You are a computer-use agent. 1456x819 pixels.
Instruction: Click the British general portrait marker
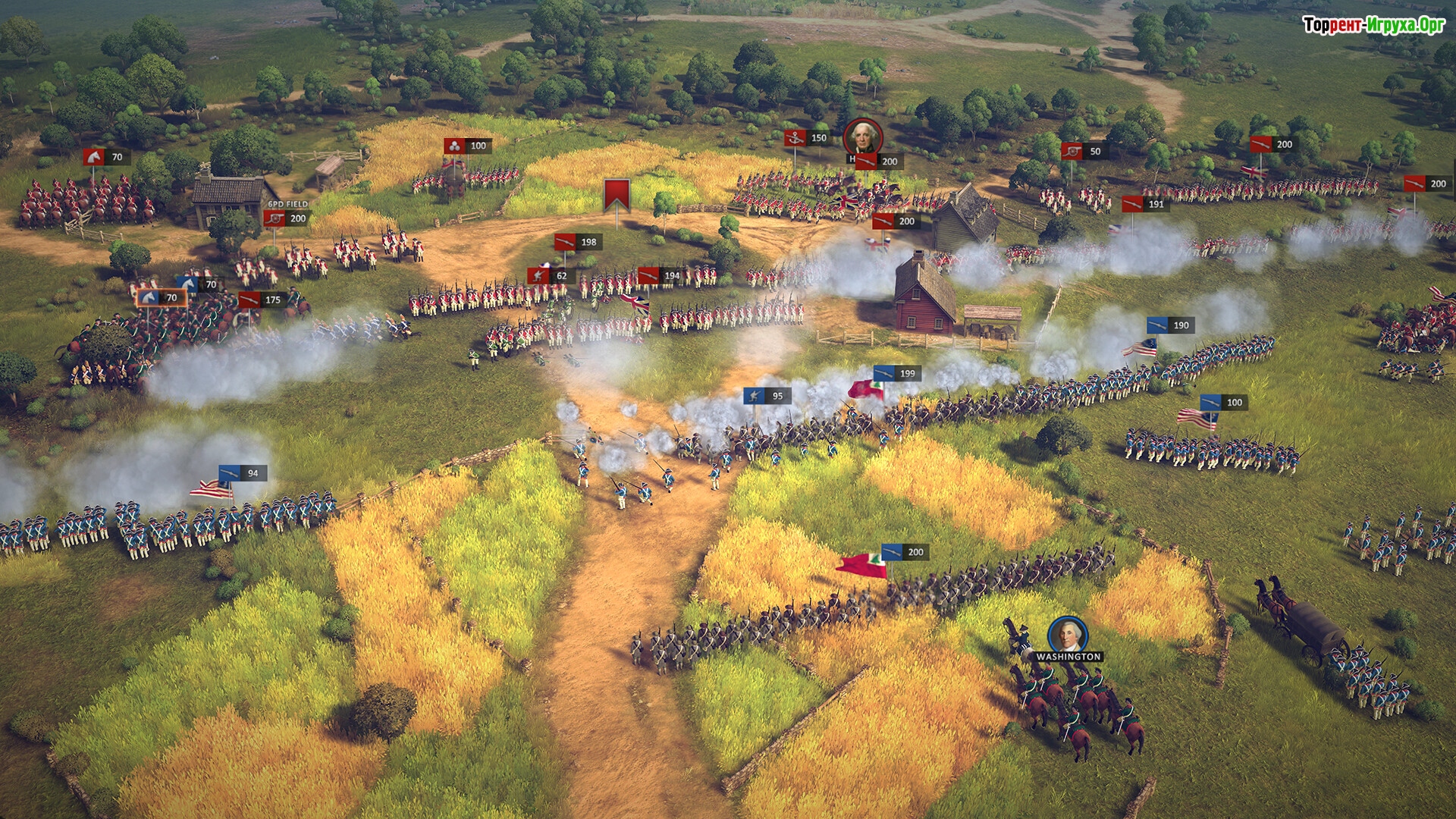pyautogui.click(x=862, y=137)
